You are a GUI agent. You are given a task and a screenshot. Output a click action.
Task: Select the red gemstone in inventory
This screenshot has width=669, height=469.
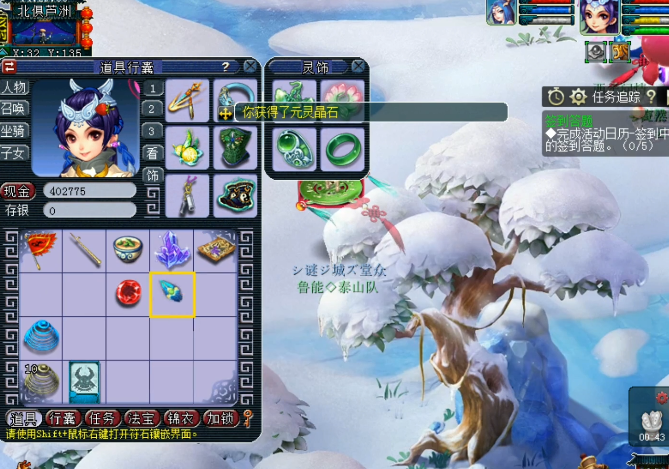click(x=128, y=293)
